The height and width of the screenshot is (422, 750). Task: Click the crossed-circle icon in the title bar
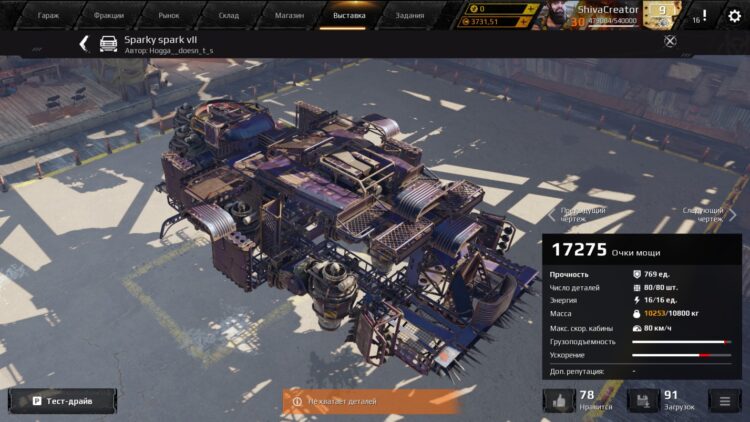670,41
